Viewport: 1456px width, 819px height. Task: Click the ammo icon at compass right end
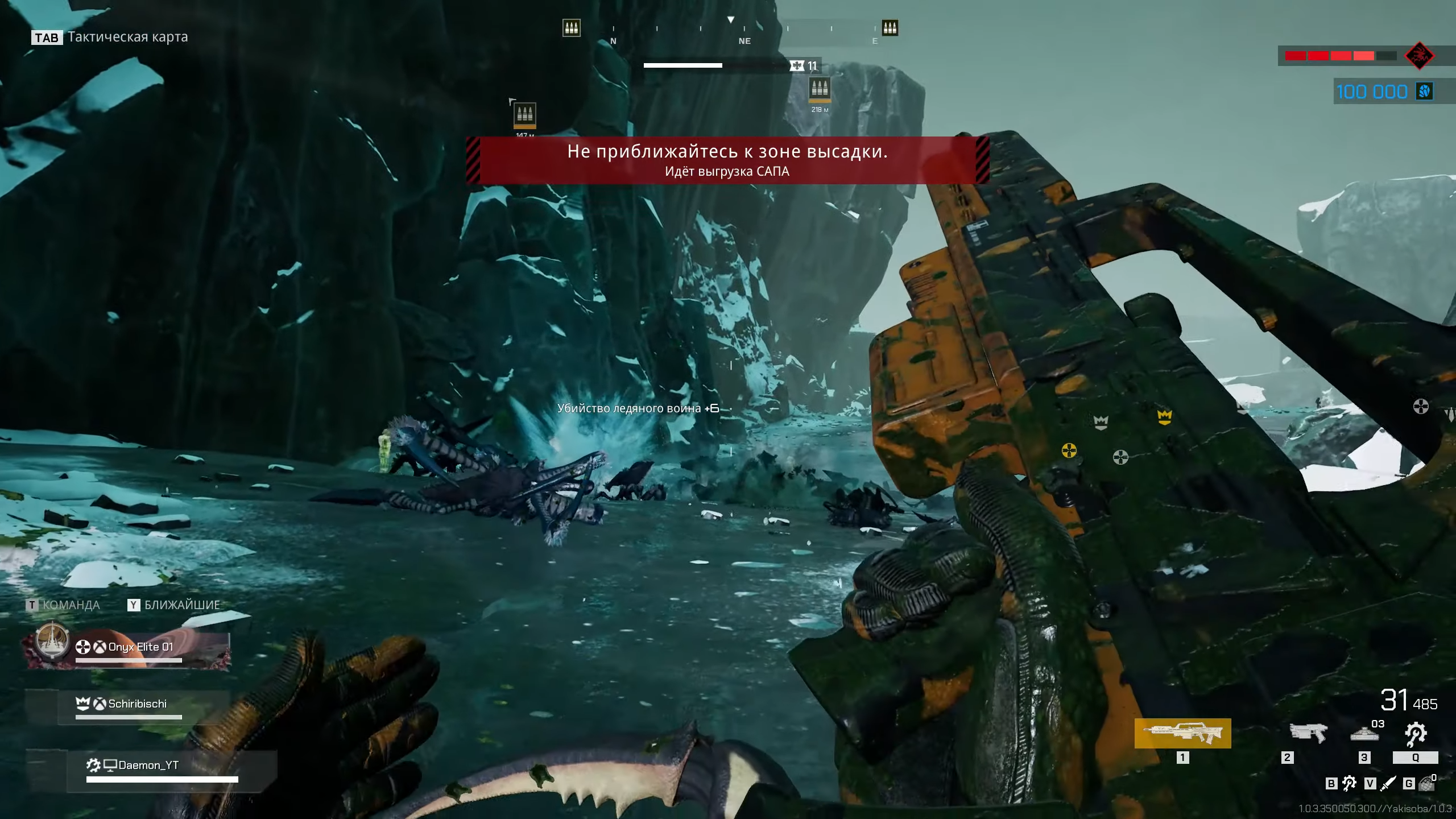pyautogui.click(x=890, y=28)
